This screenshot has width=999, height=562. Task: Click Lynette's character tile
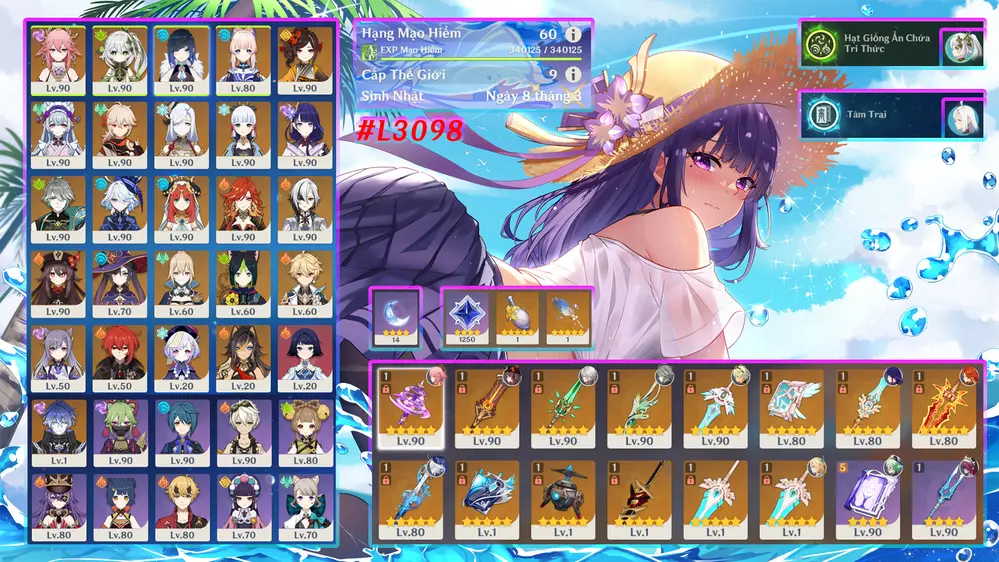(304, 507)
